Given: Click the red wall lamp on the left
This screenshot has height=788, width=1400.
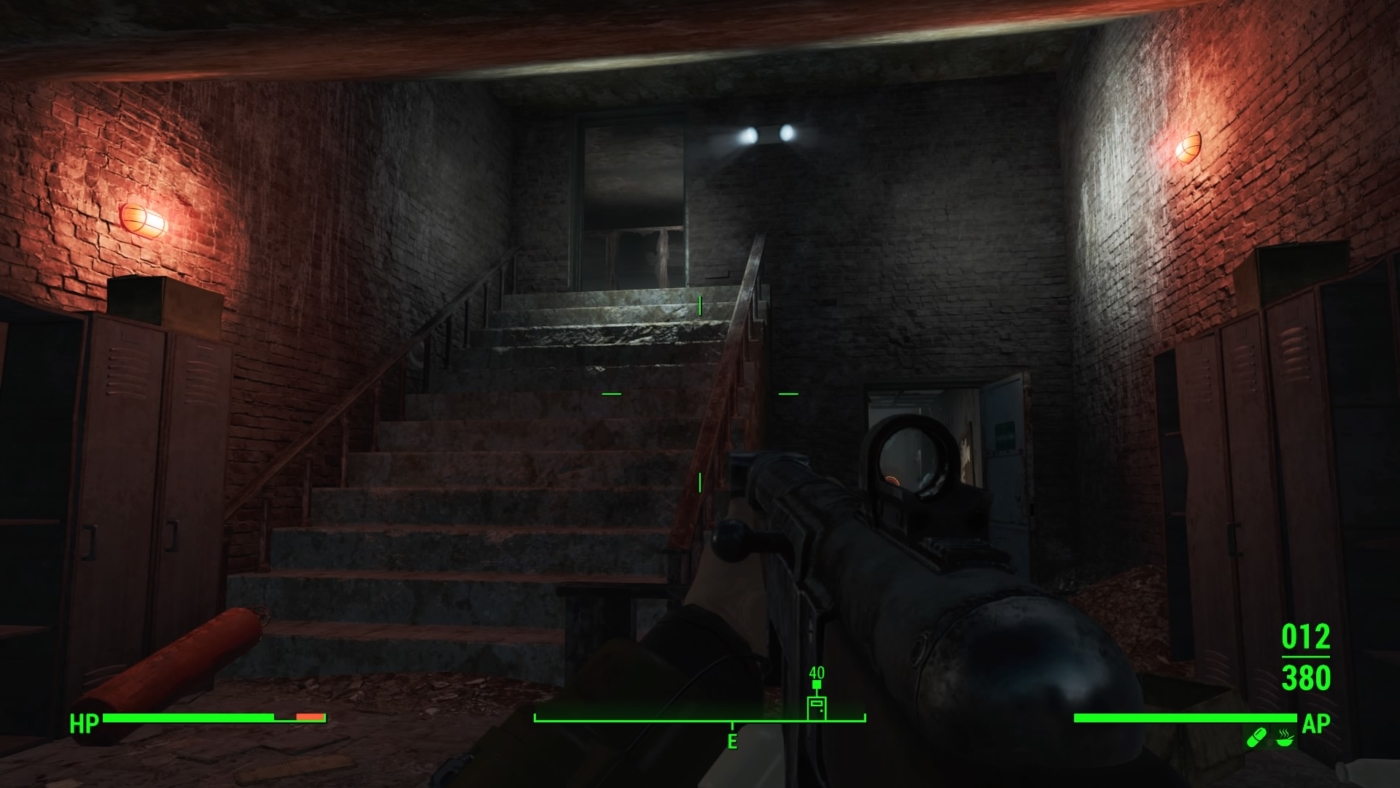Looking at the screenshot, I should [141, 218].
